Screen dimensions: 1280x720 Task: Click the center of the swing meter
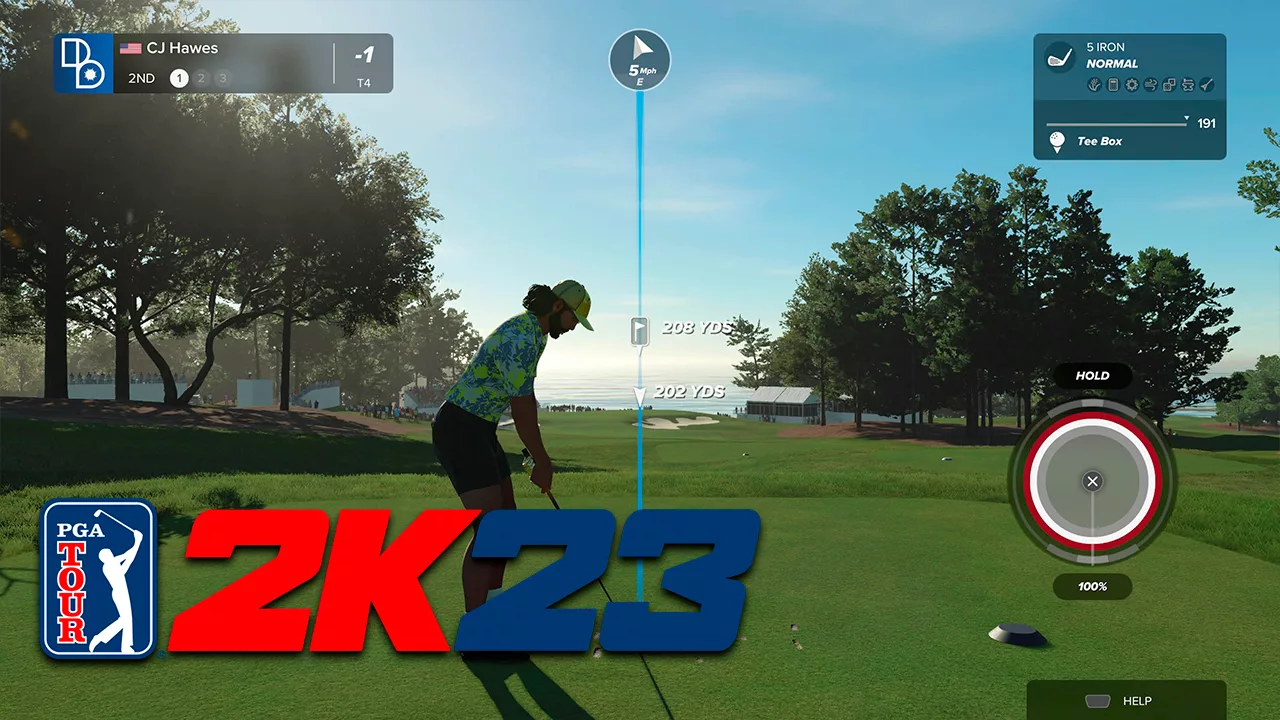pyautogui.click(x=1092, y=482)
